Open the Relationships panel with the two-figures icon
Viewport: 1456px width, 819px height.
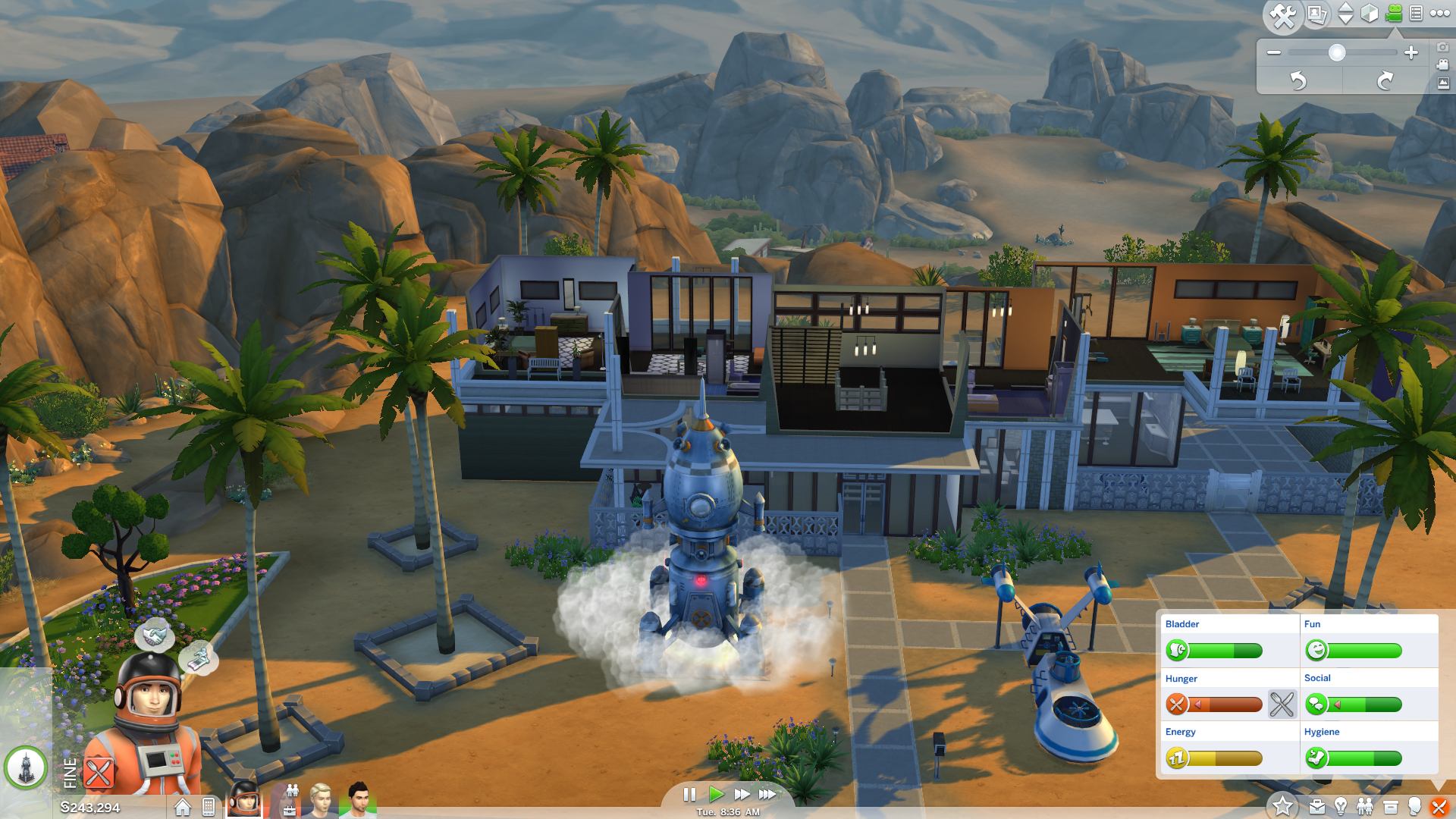1365,805
